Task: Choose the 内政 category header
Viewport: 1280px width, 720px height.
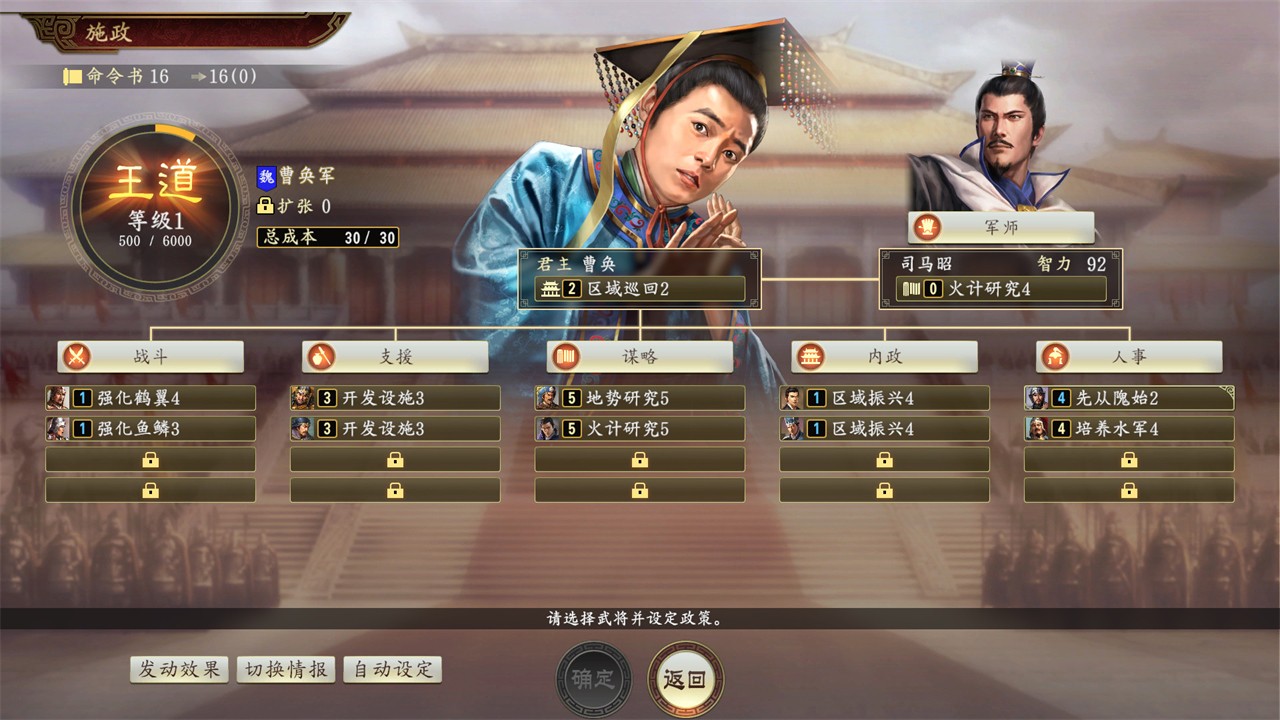Action: pos(884,357)
